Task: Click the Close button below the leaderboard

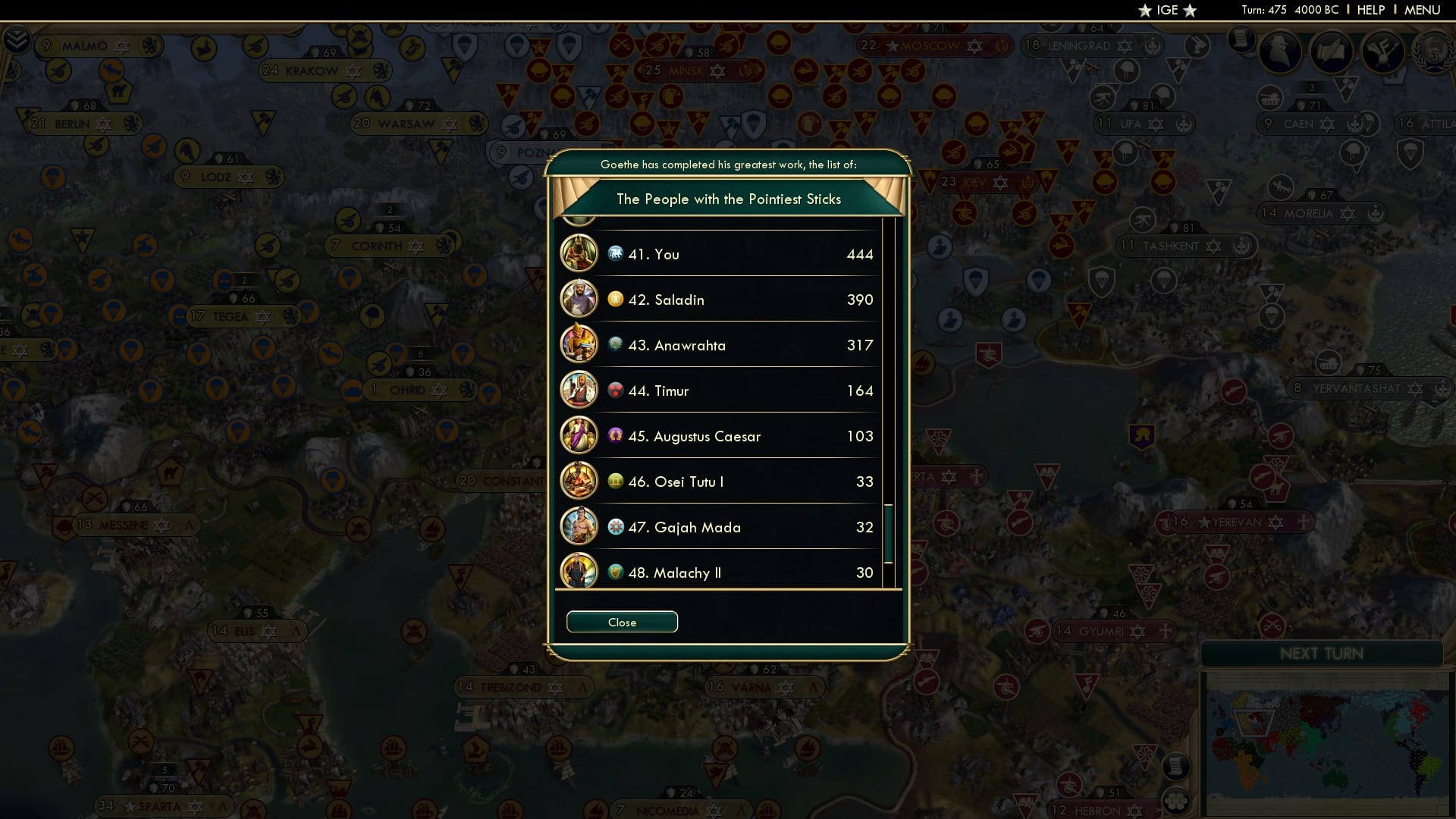Action: 621,621
